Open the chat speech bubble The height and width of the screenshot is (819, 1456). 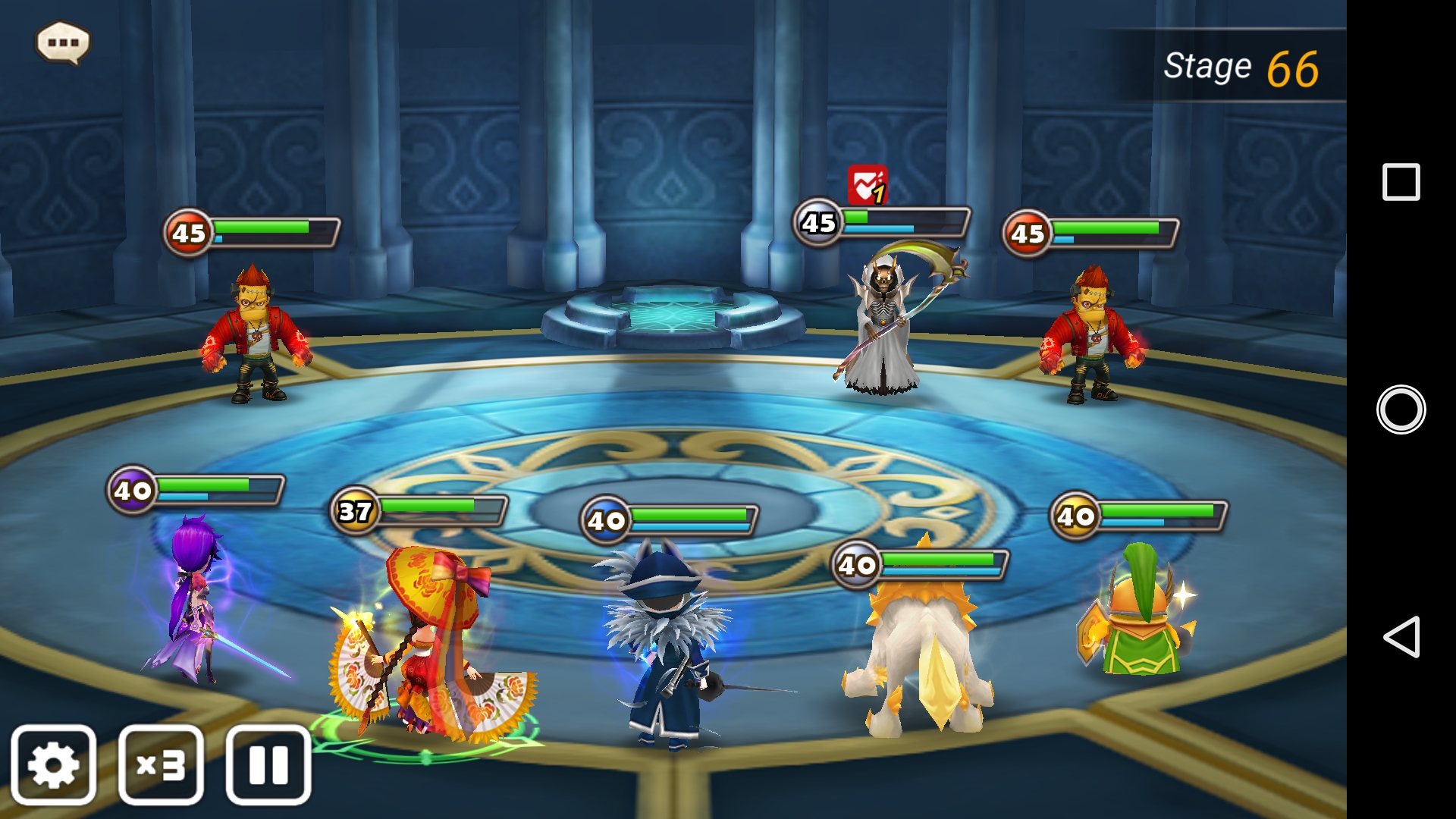click(x=63, y=42)
